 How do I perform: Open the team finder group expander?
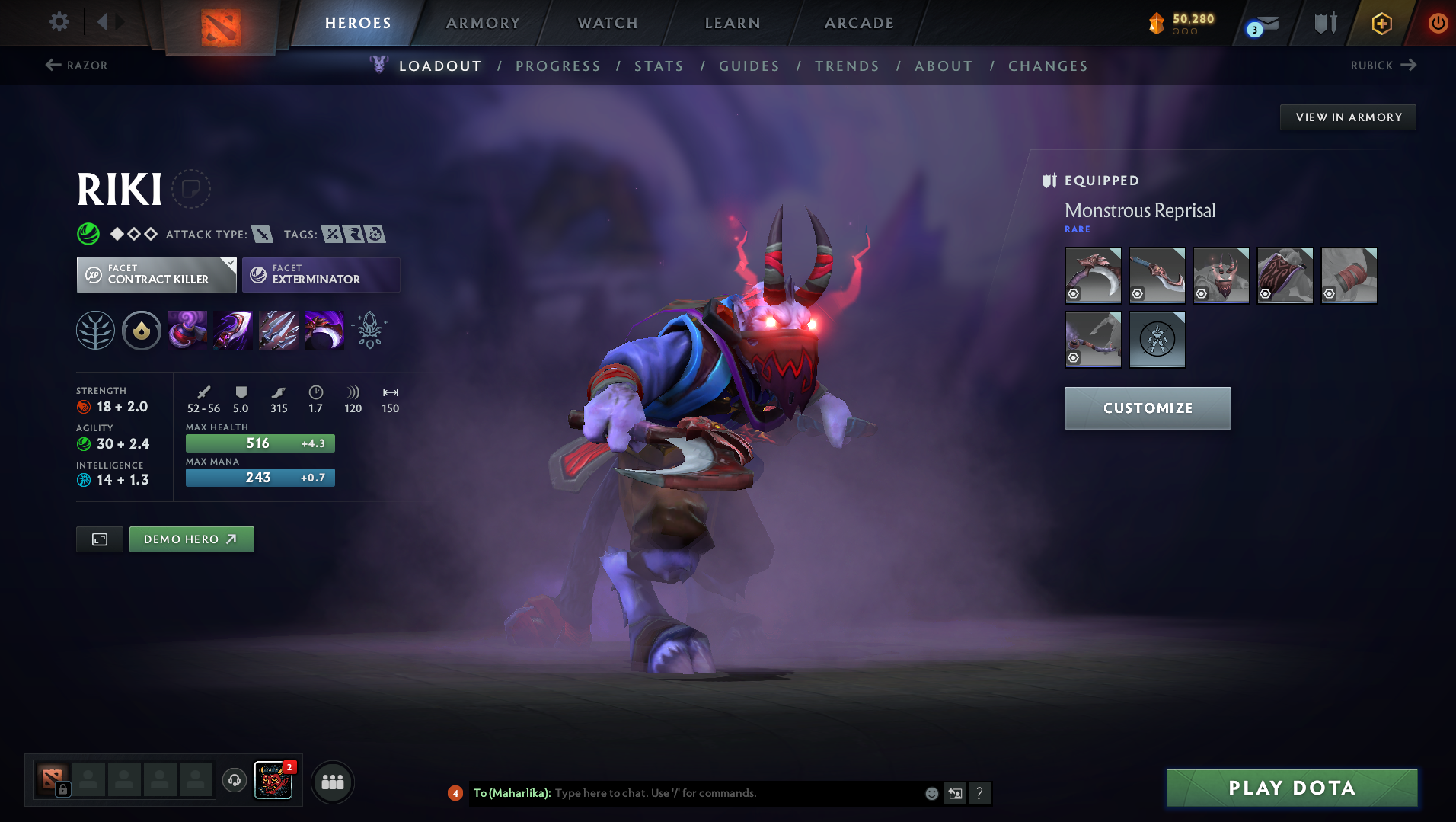(332, 782)
